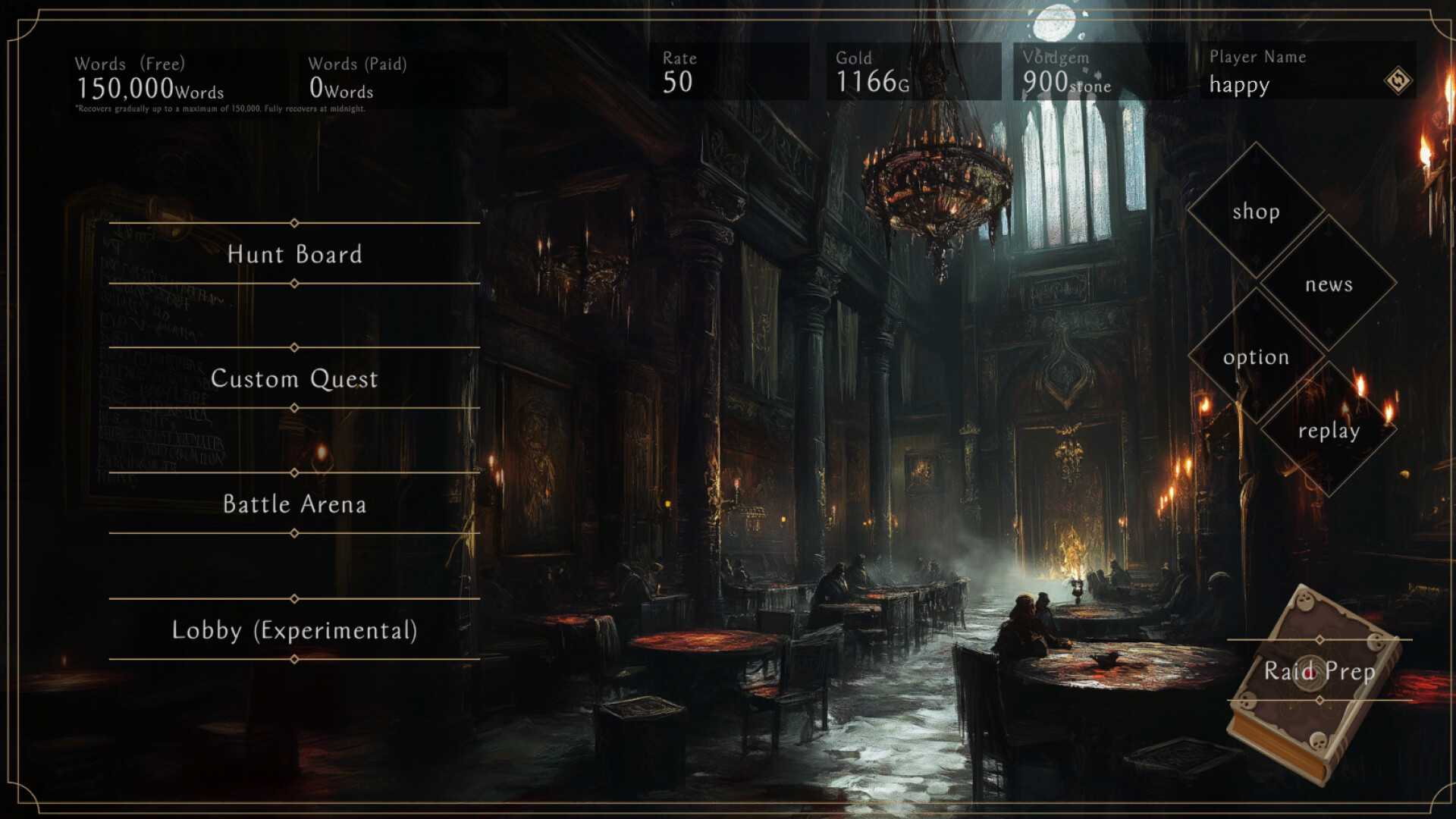Open the Hunt Board menu
The width and height of the screenshot is (1456, 819).
point(294,254)
